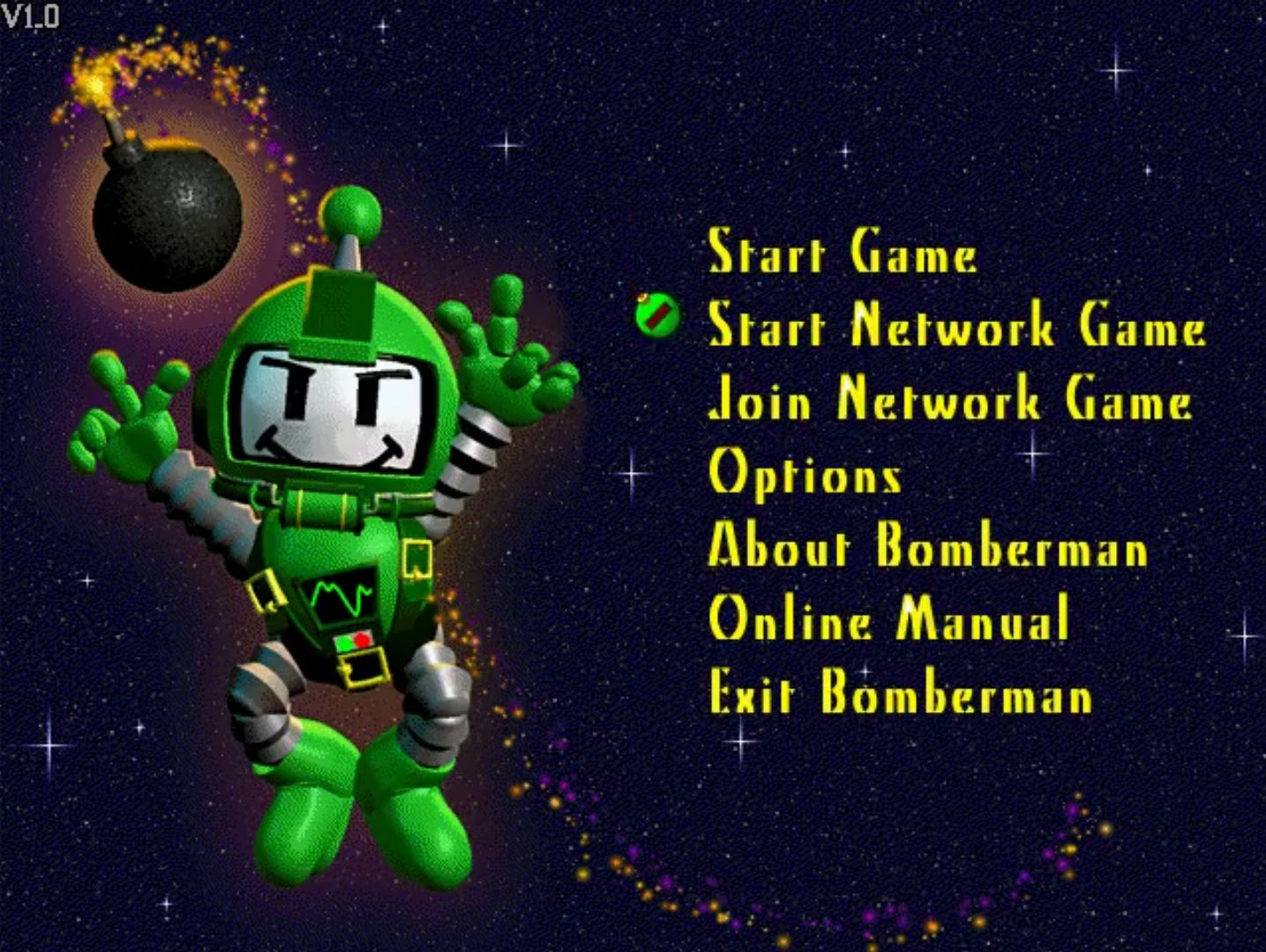Click the sparkling fuse of the bomb
This screenshot has width=1266, height=952.
[x=93, y=84]
